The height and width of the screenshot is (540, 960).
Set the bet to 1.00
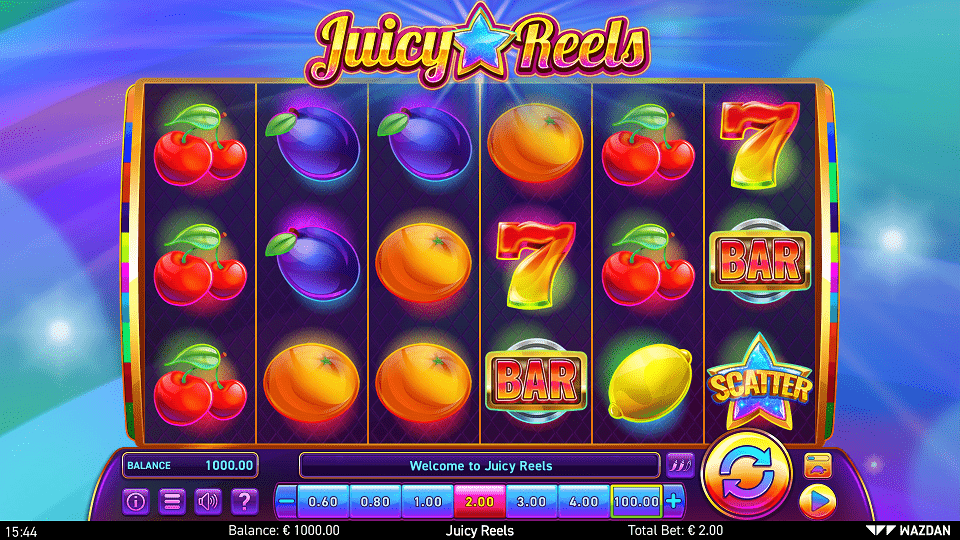click(428, 501)
